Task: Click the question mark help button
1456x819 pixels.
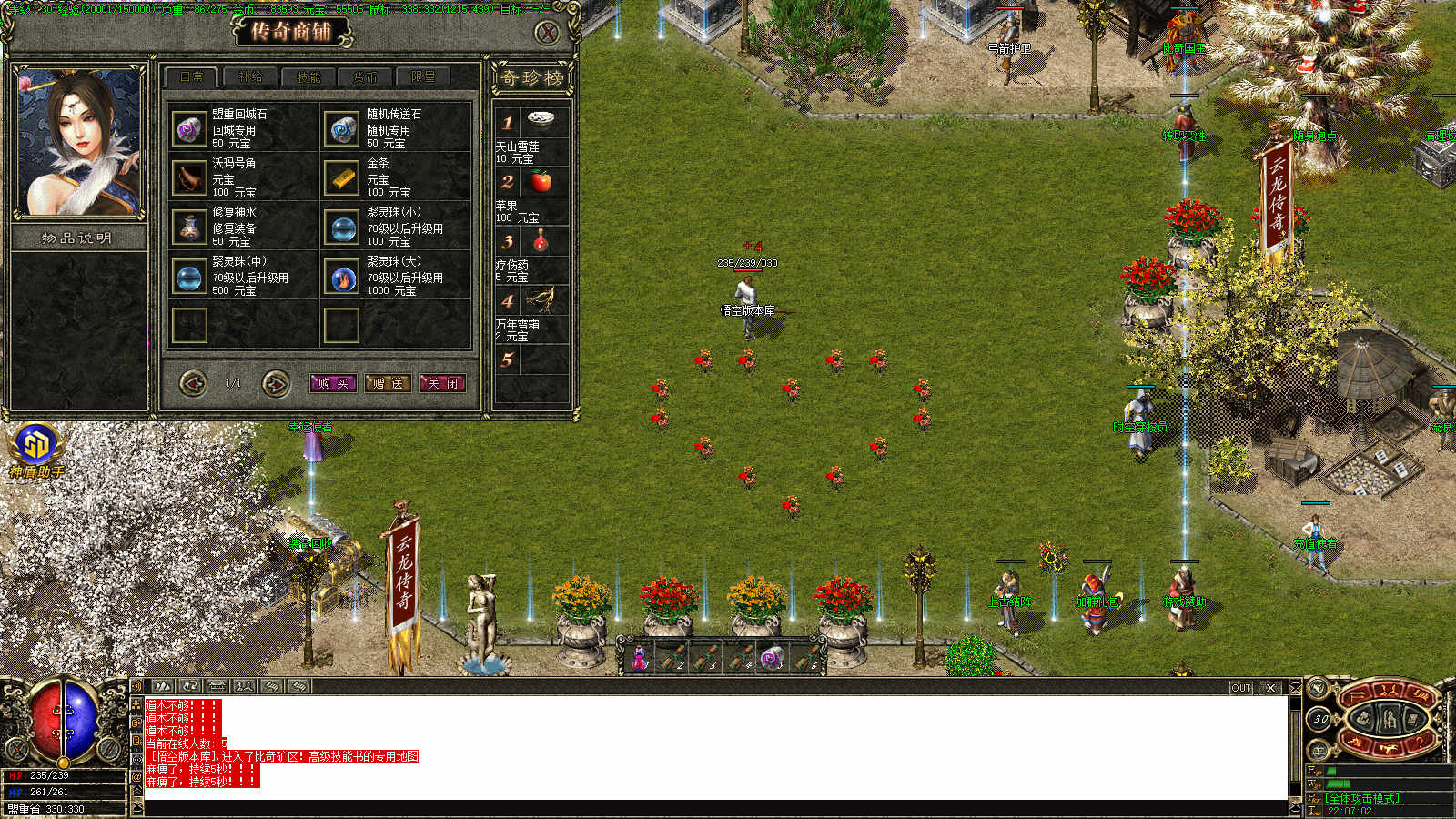Action: click(x=1420, y=743)
